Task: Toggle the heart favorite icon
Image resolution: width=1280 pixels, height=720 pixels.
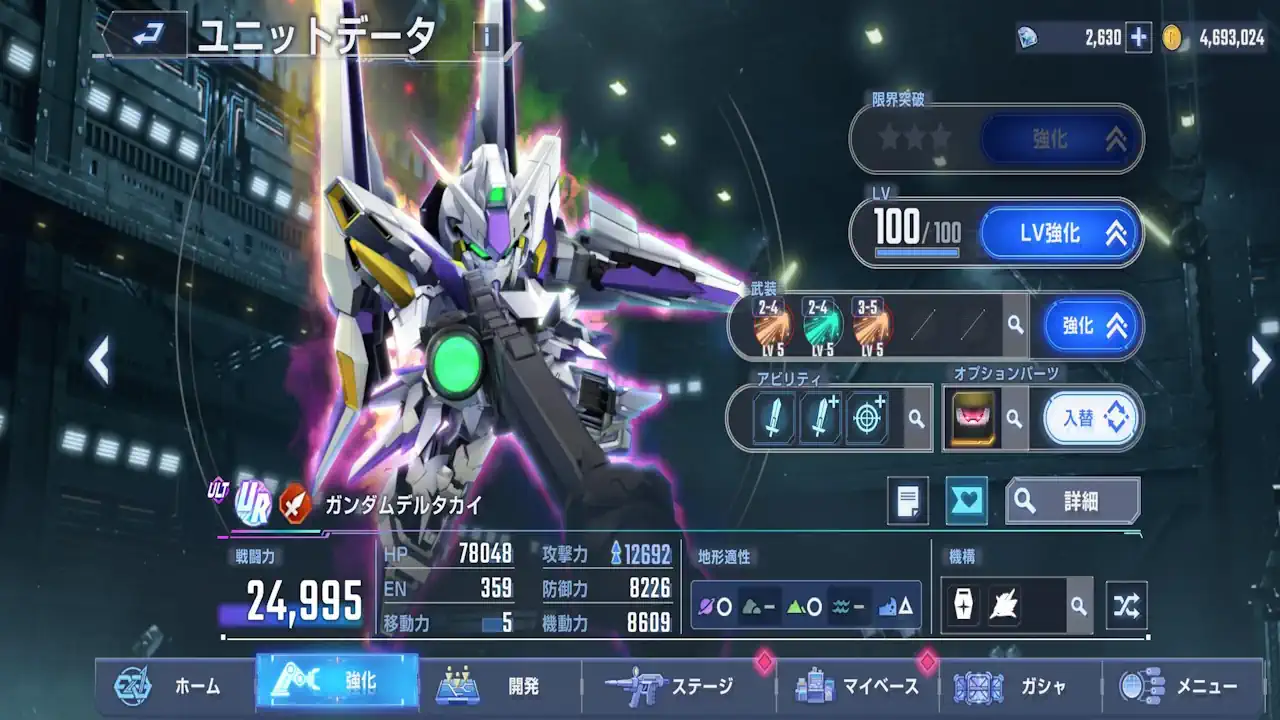Action: pyautogui.click(x=967, y=501)
